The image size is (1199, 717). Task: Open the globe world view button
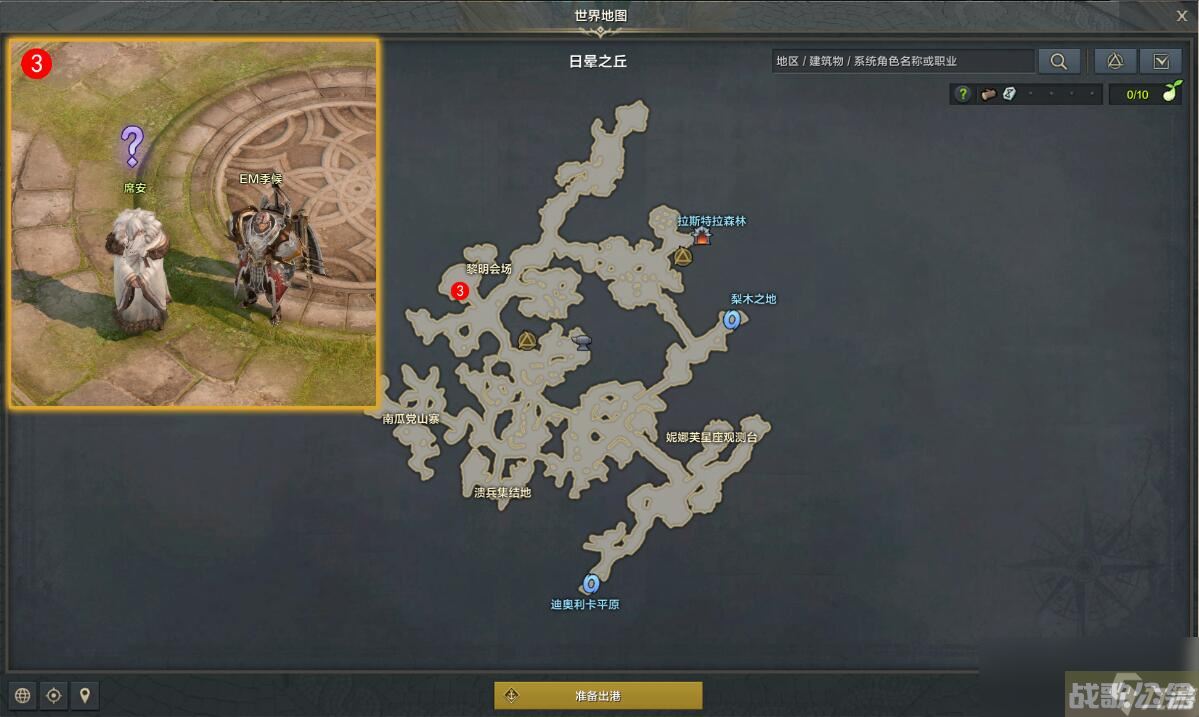click(x=23, y=695)
